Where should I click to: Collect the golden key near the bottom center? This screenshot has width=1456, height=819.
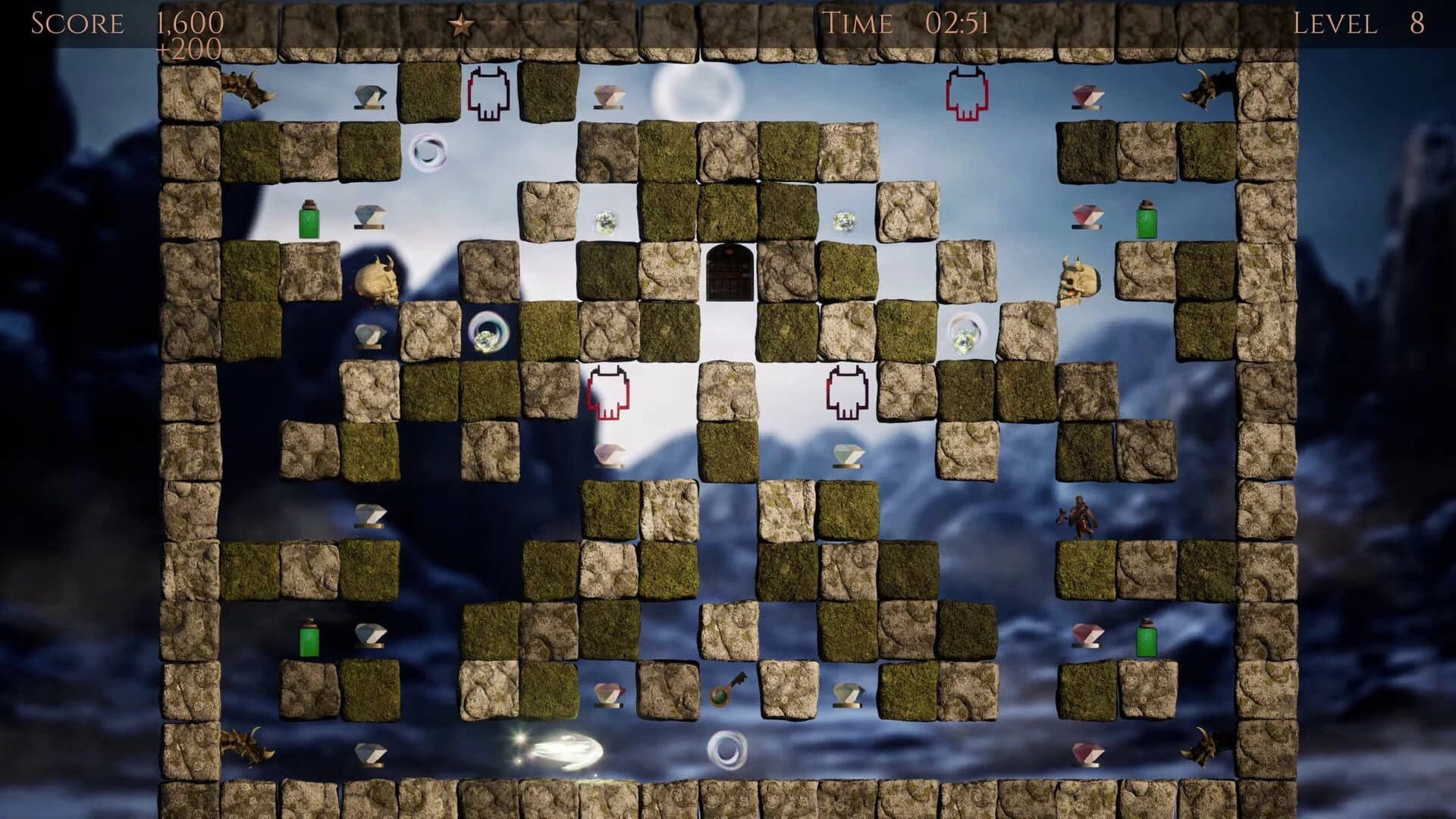(724, 694)
